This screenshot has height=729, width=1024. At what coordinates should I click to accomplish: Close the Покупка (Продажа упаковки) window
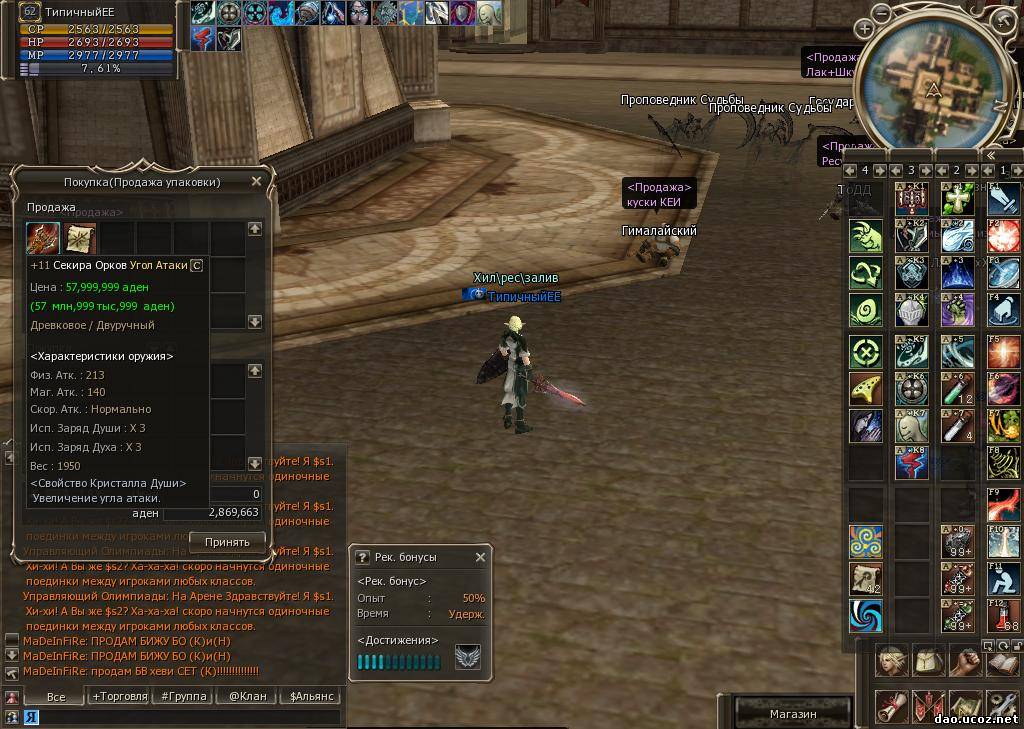click(x=256, y=182)
